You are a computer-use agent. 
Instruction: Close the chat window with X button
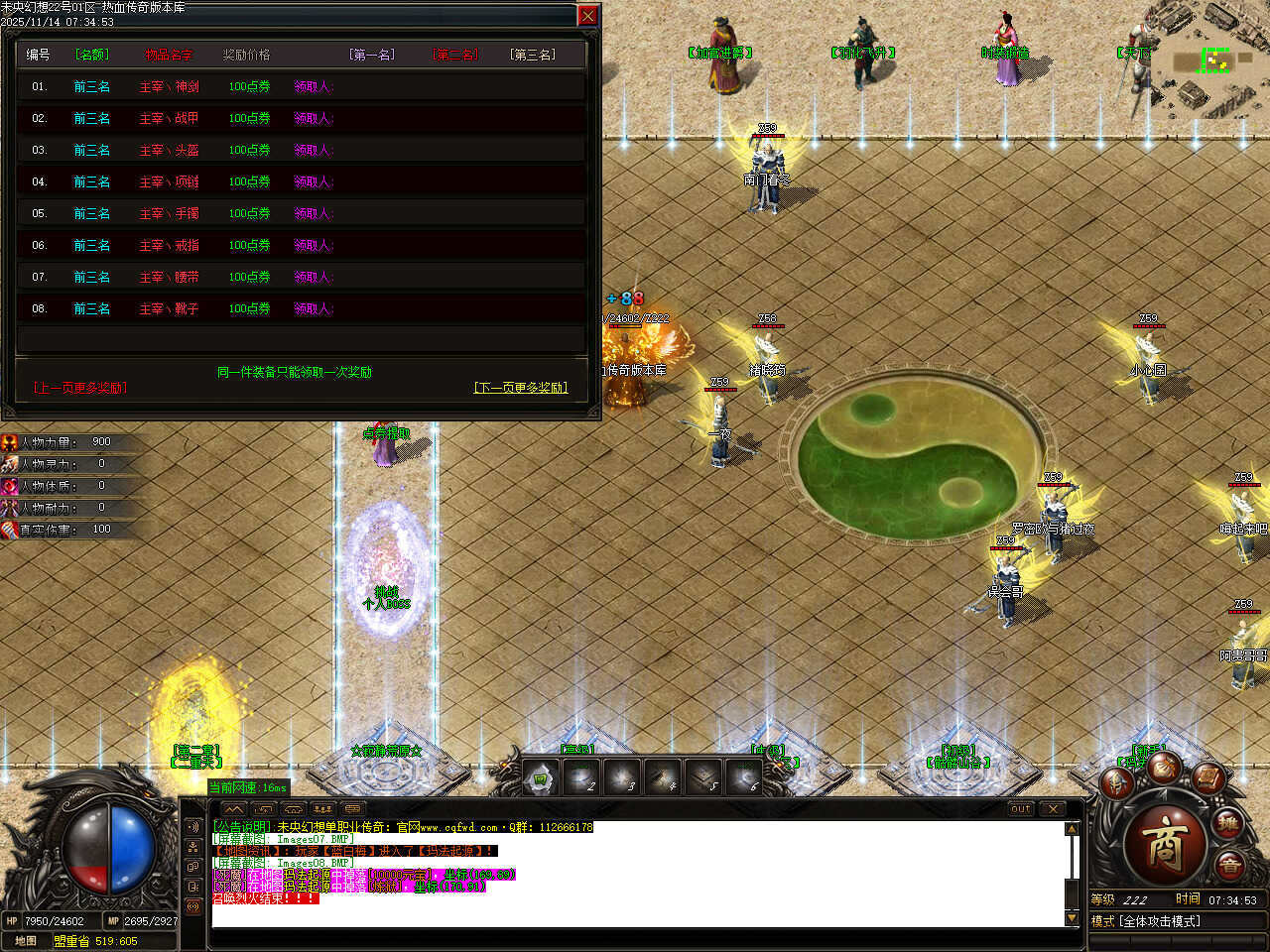tap(1053, 809)
